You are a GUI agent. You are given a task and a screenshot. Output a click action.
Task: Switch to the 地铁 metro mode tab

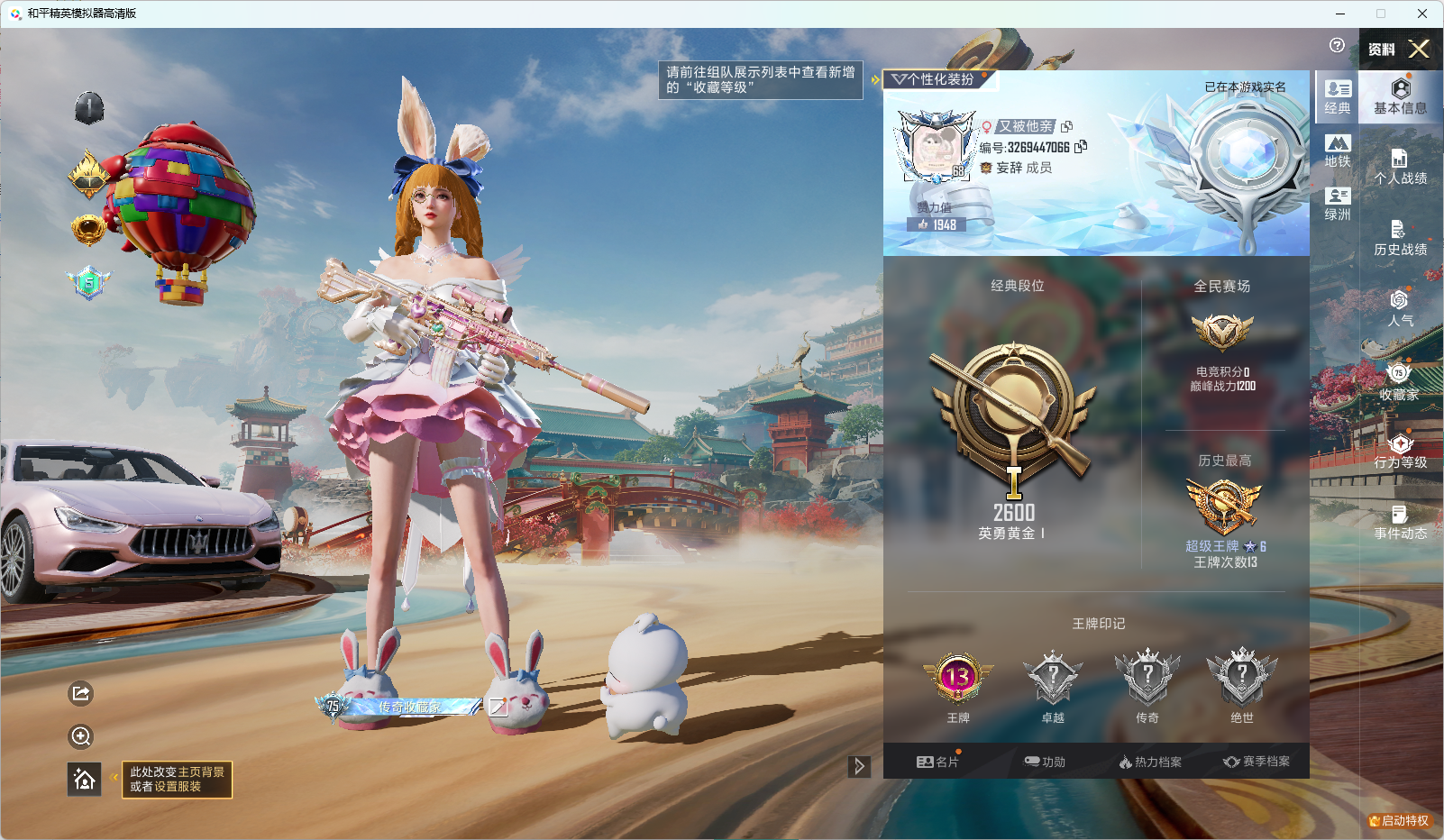tap(1338, 151)
